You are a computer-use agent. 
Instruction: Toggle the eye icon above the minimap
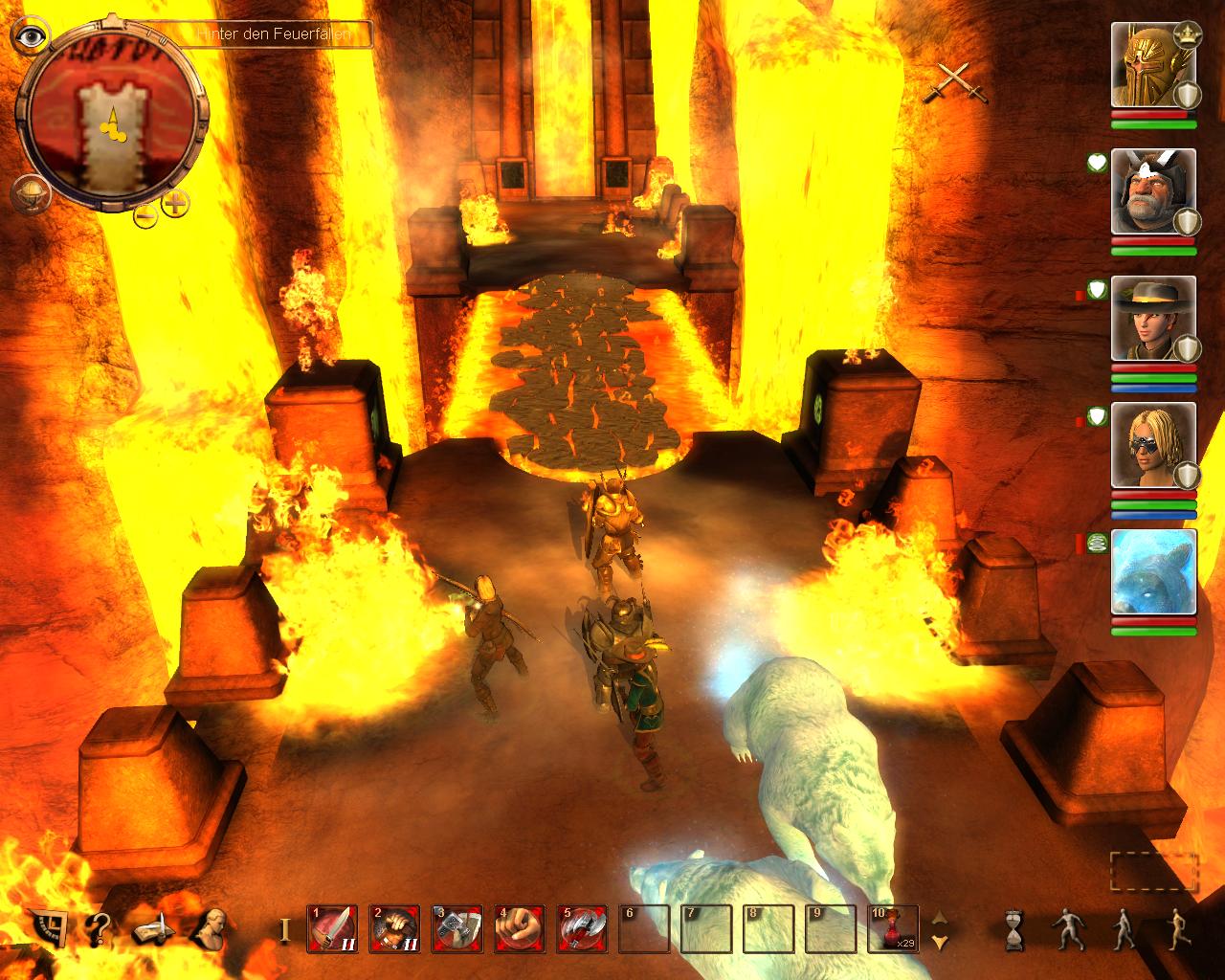click(33, 36)
